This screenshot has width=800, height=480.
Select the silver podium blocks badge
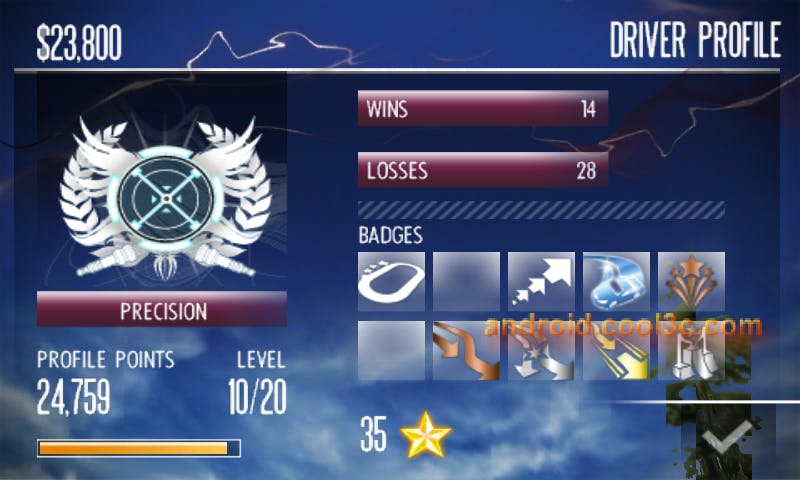691,351
